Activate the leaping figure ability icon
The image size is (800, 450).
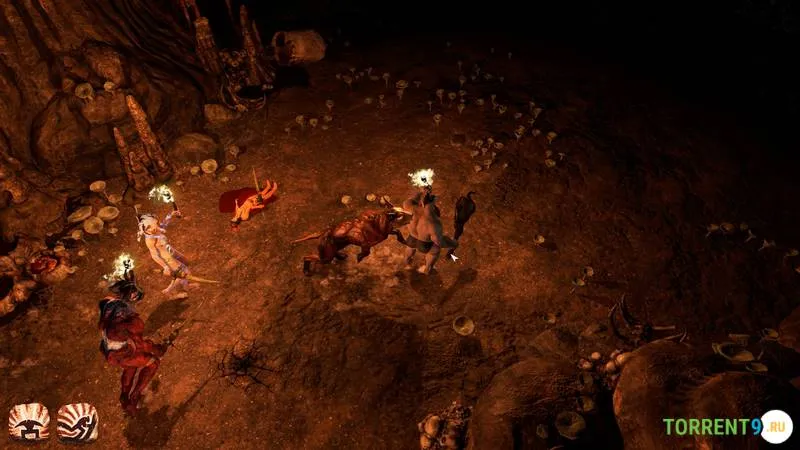[77, 422]
